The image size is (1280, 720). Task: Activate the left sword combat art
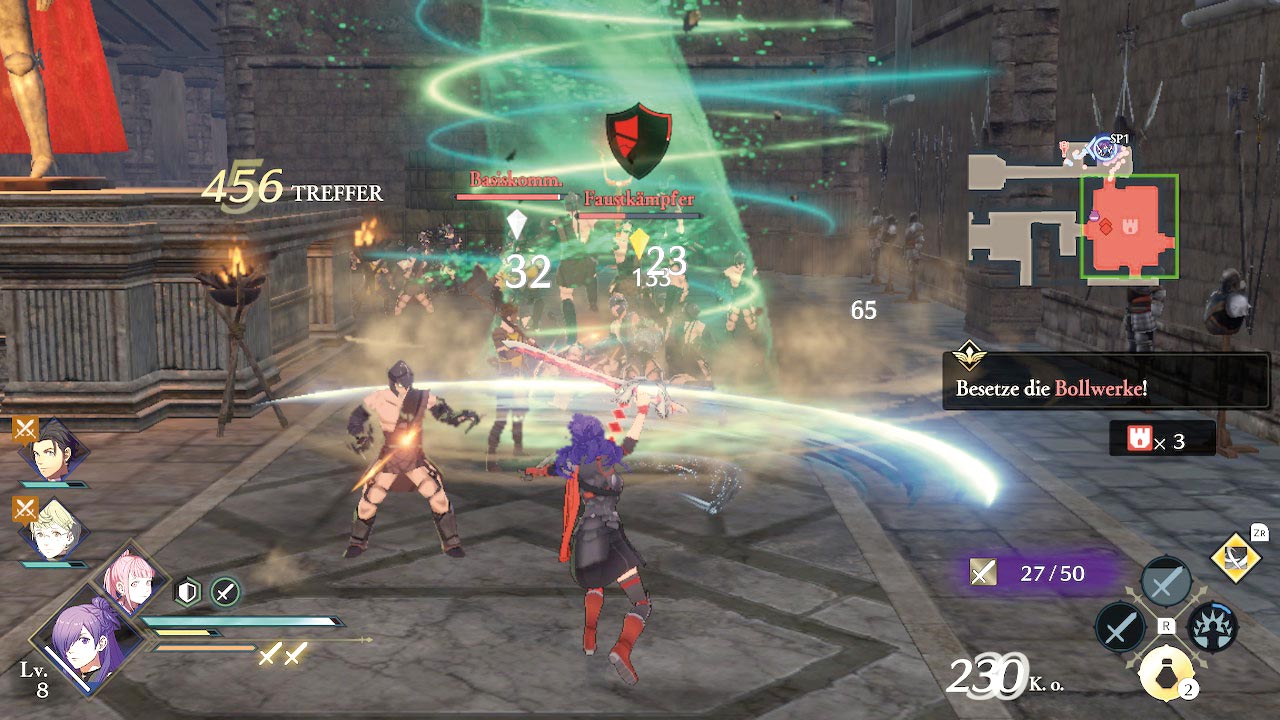(x=1119, y=628)
